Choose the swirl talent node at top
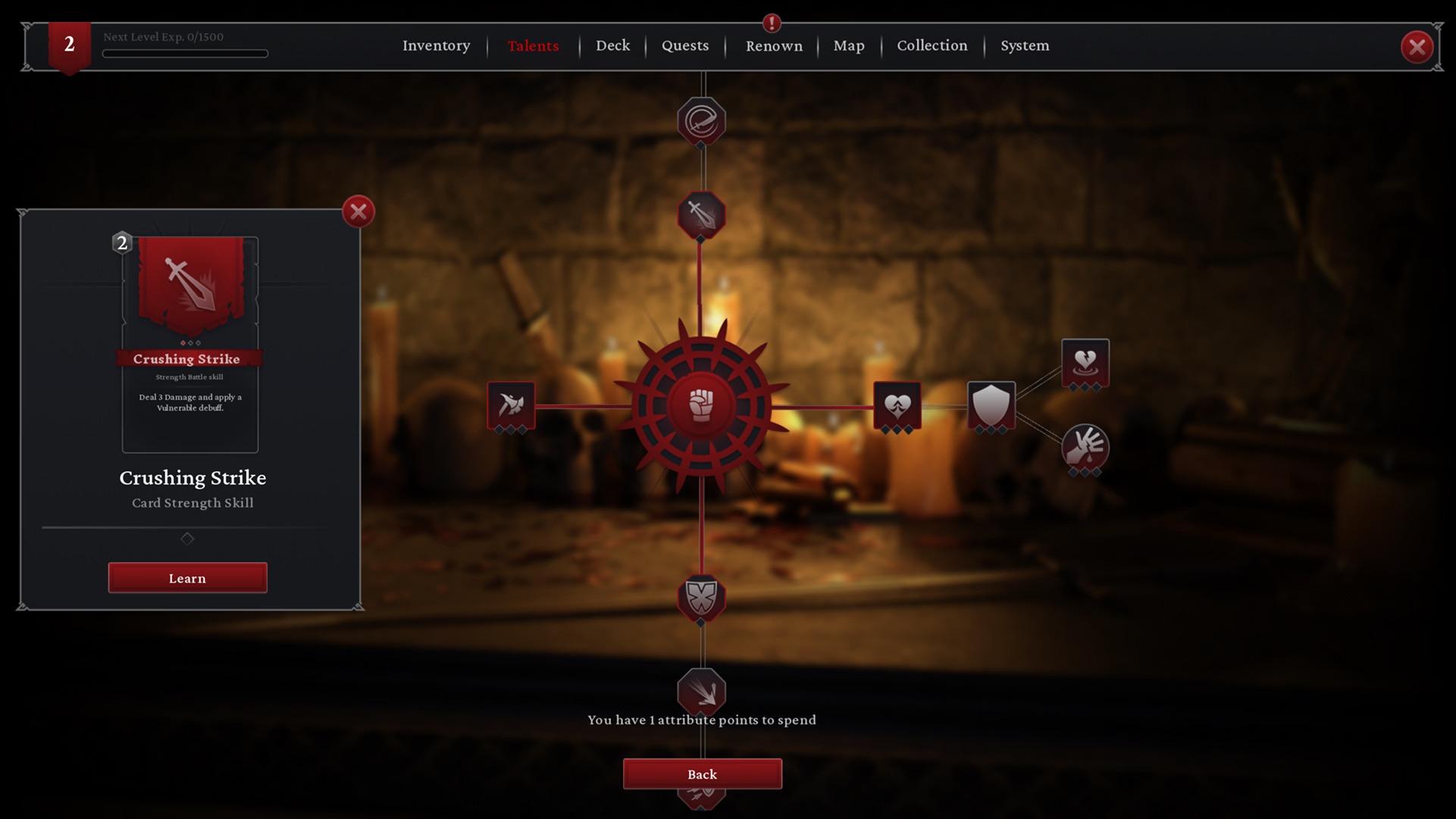Image resolution: width=1456 pixels, height=819 pixels. (701, 120)
